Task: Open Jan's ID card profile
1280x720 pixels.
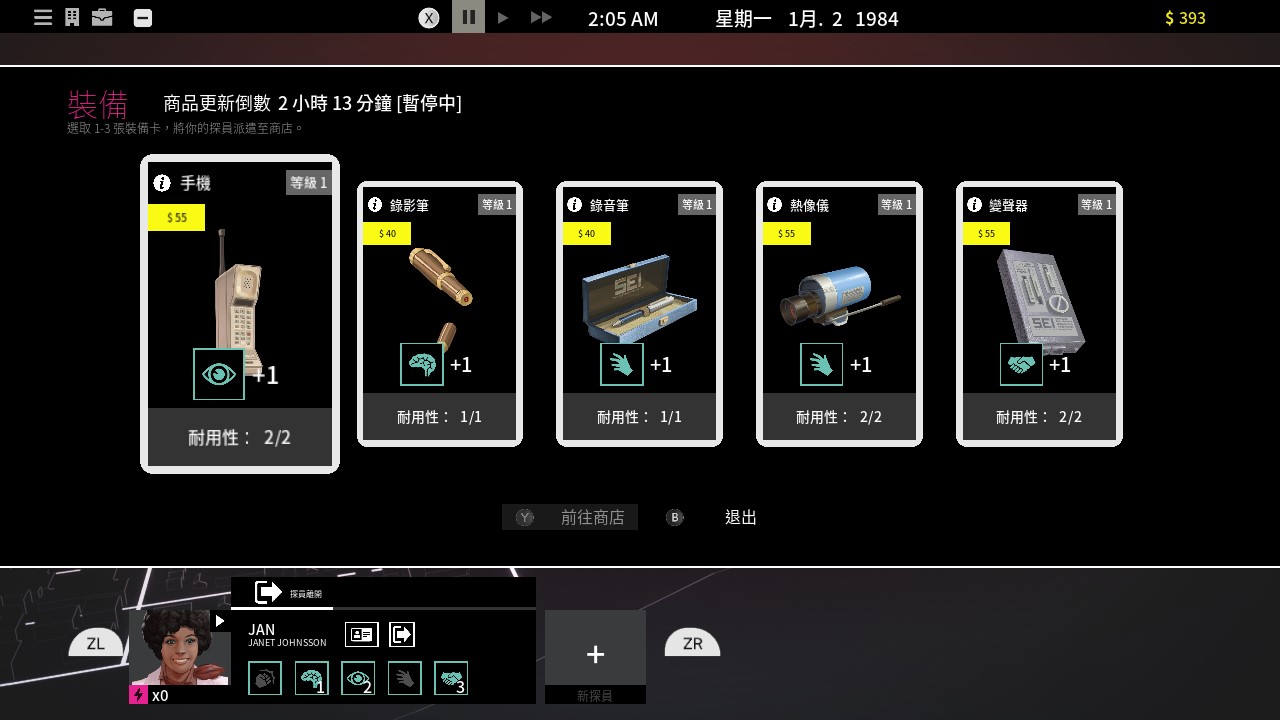Action: coord(361,634)
